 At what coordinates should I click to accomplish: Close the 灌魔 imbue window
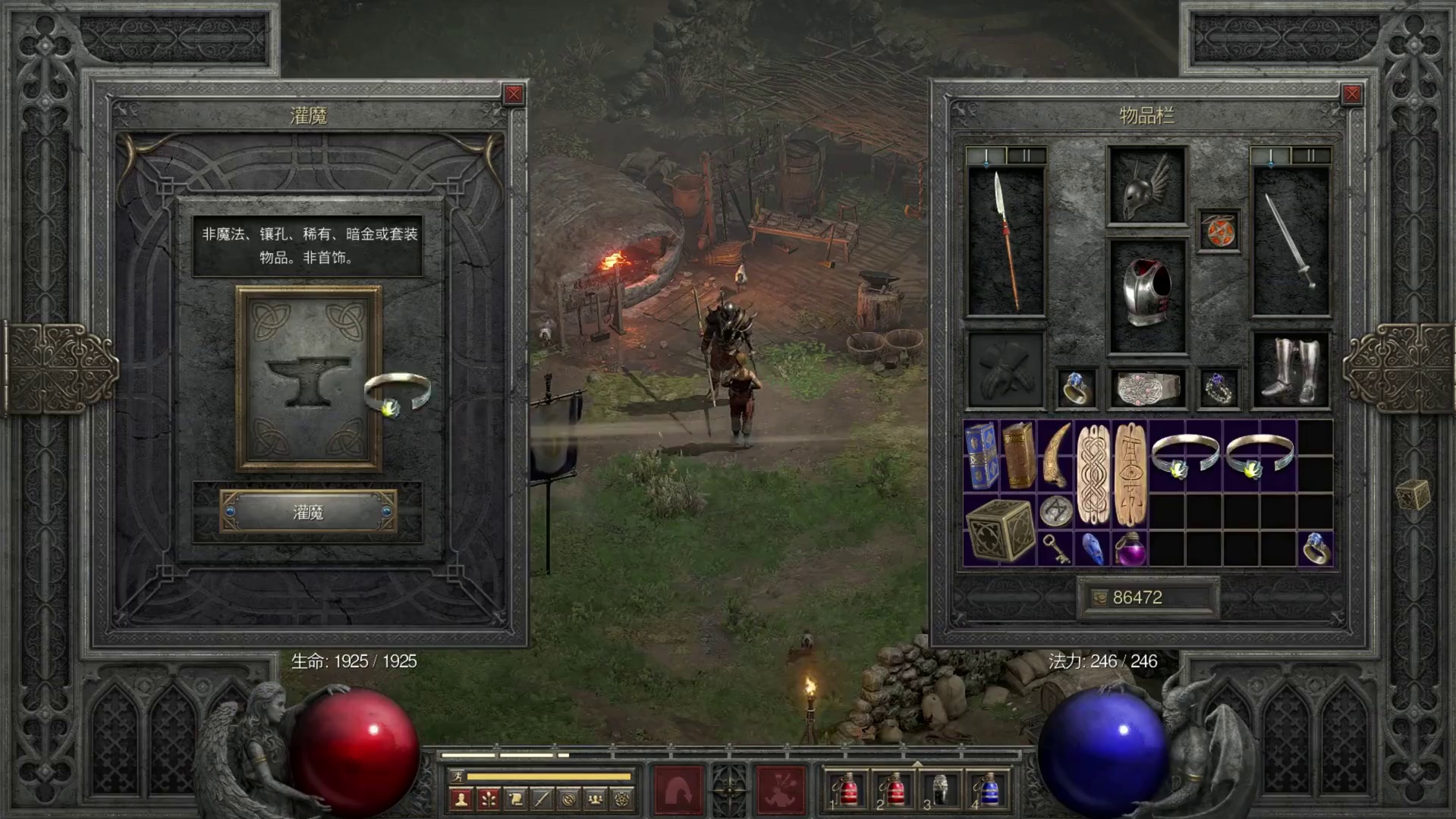point(514,94)
